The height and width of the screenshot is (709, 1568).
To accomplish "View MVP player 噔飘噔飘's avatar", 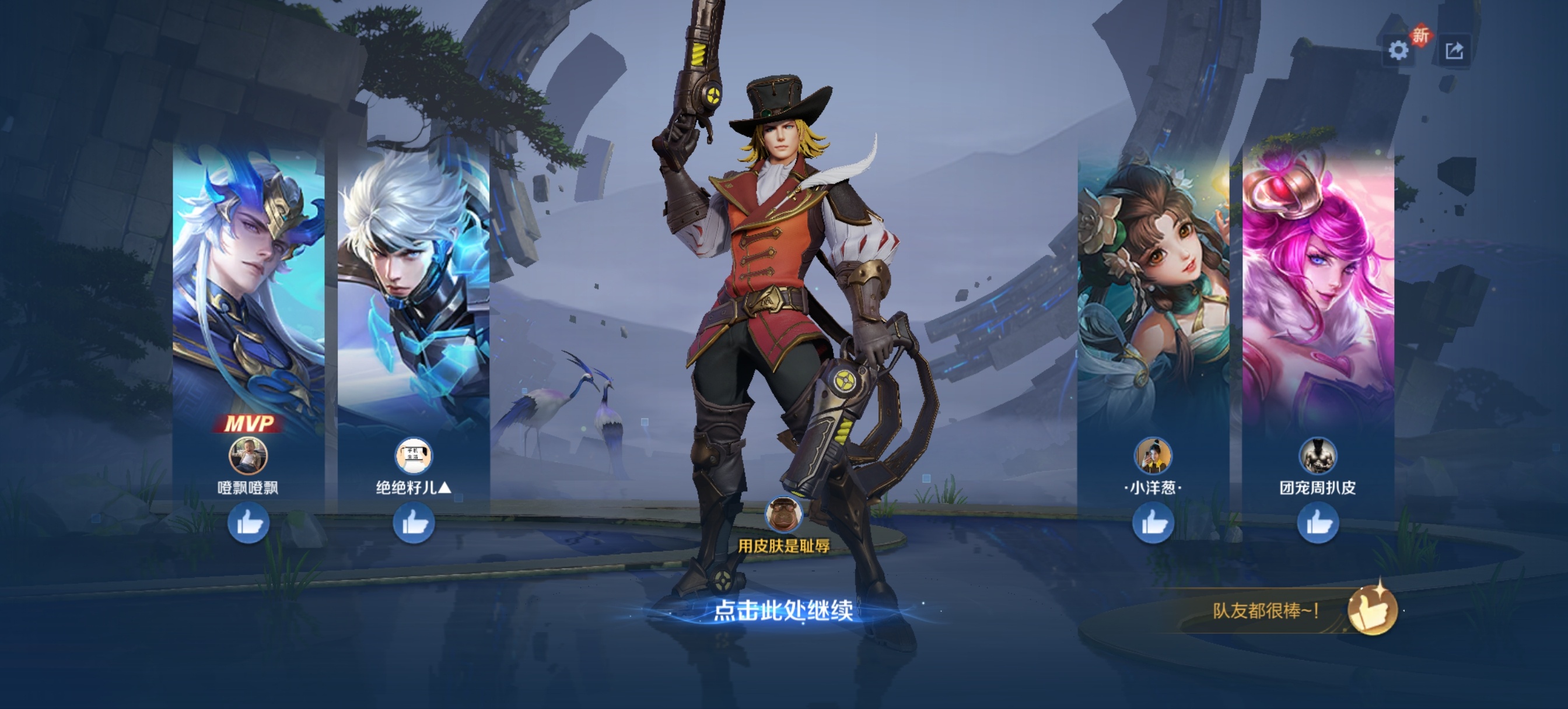I will (x=248, y=455).
